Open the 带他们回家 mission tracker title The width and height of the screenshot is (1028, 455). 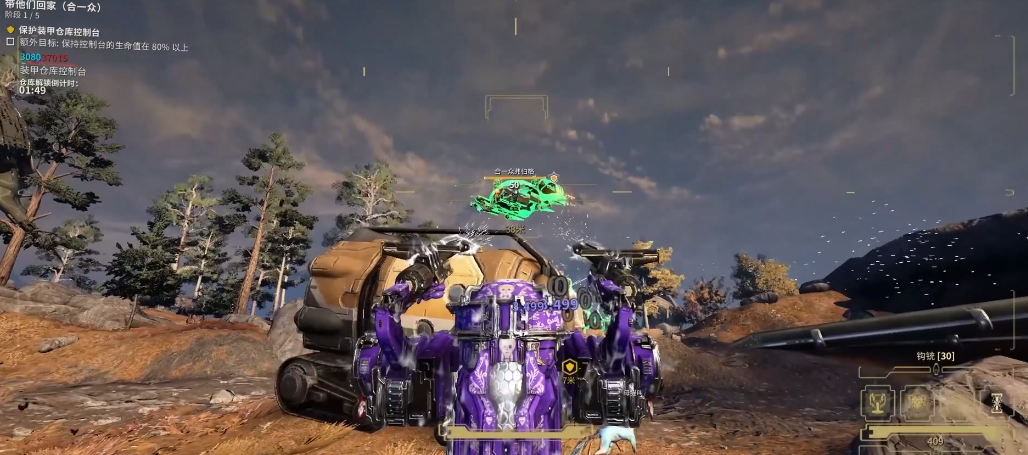[55, 5]
